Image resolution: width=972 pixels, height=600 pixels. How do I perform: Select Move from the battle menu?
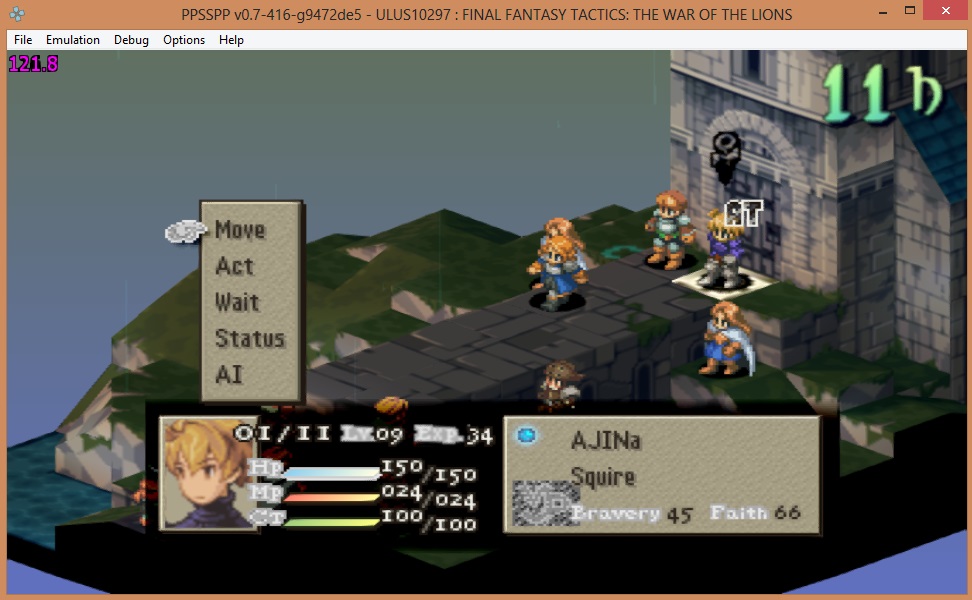[x=240, y=230]
